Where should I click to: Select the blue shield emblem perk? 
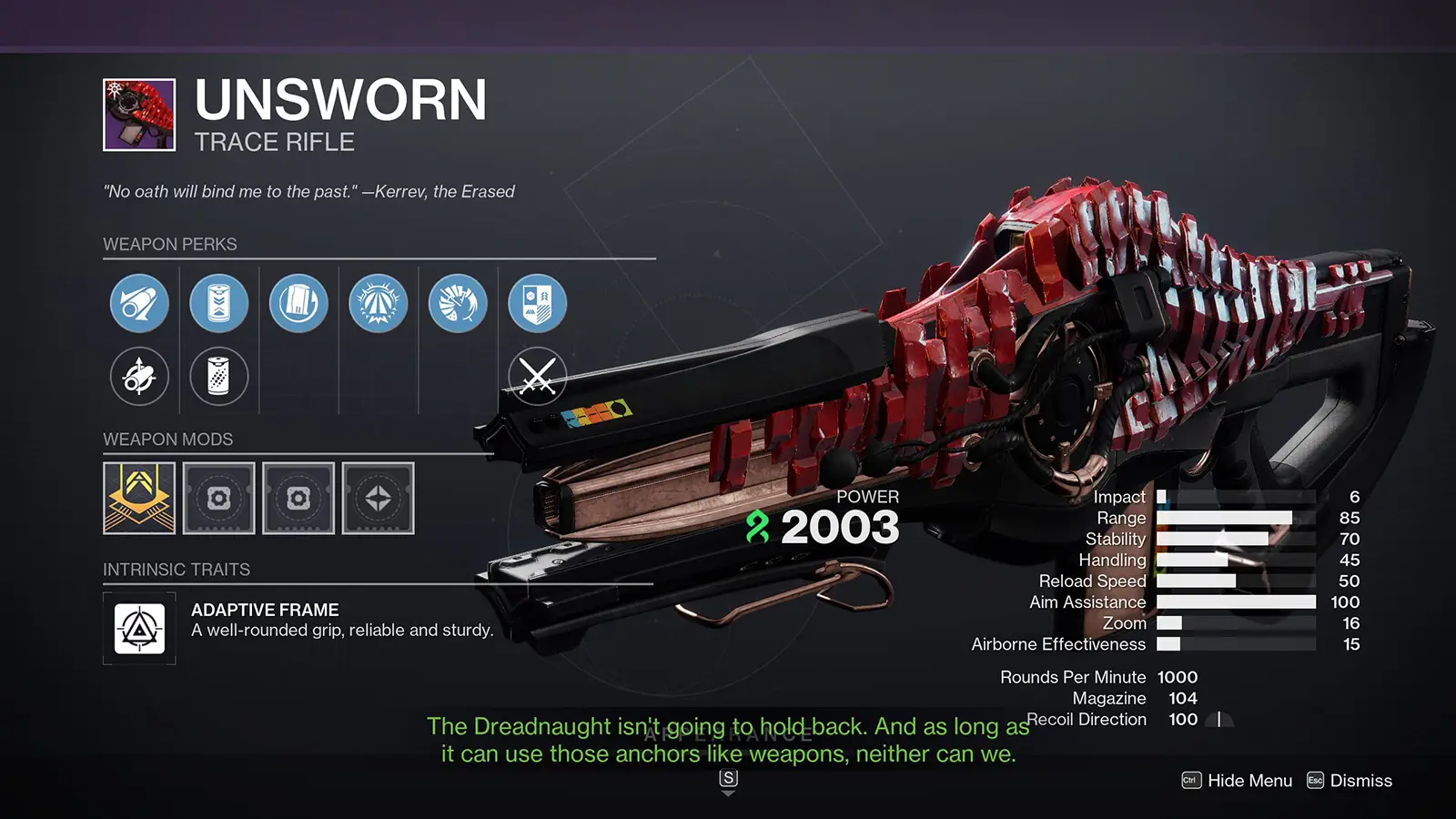point(537,303)
